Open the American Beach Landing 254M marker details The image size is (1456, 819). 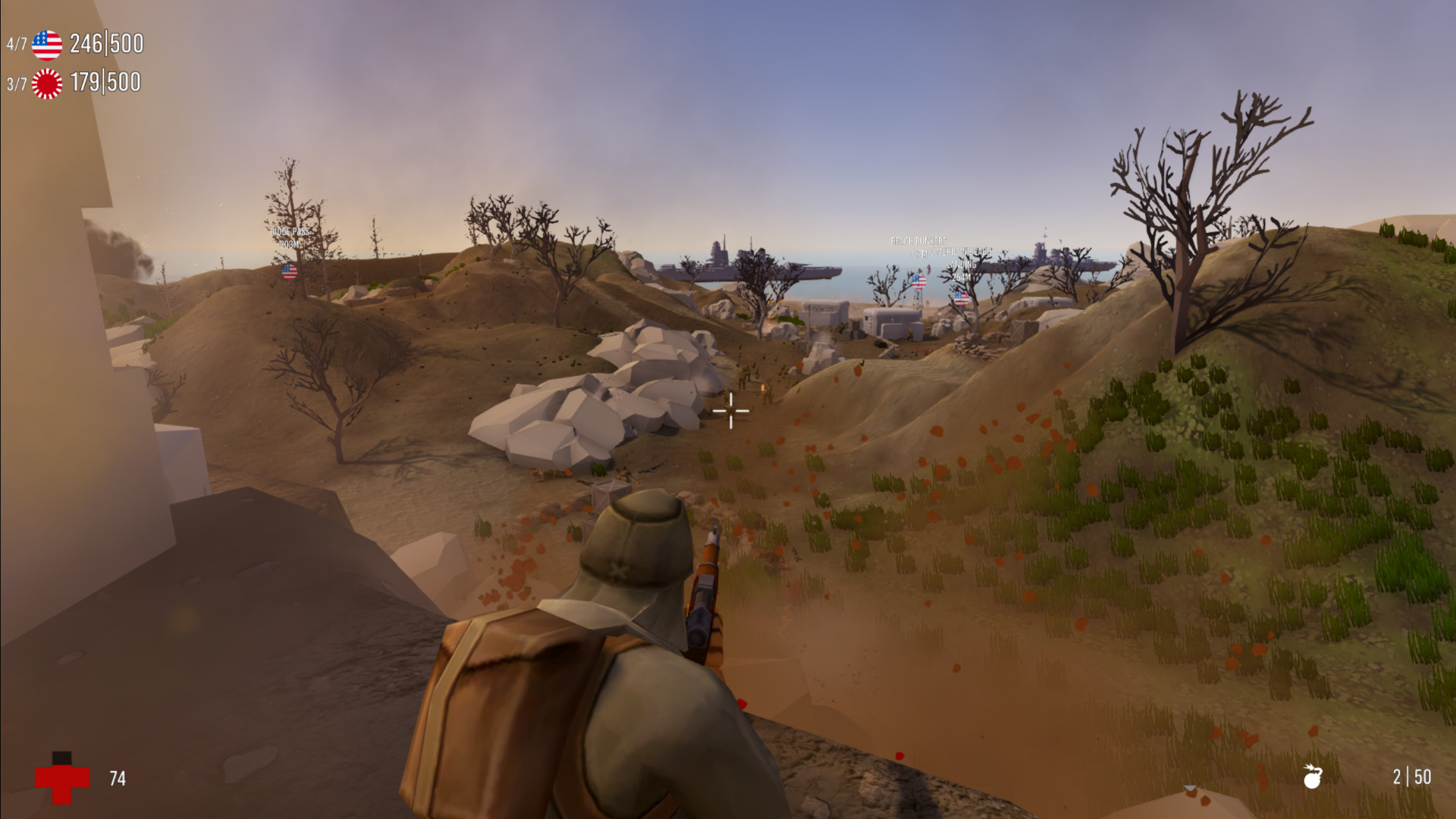pyautogui.click(x=962, y=277)
